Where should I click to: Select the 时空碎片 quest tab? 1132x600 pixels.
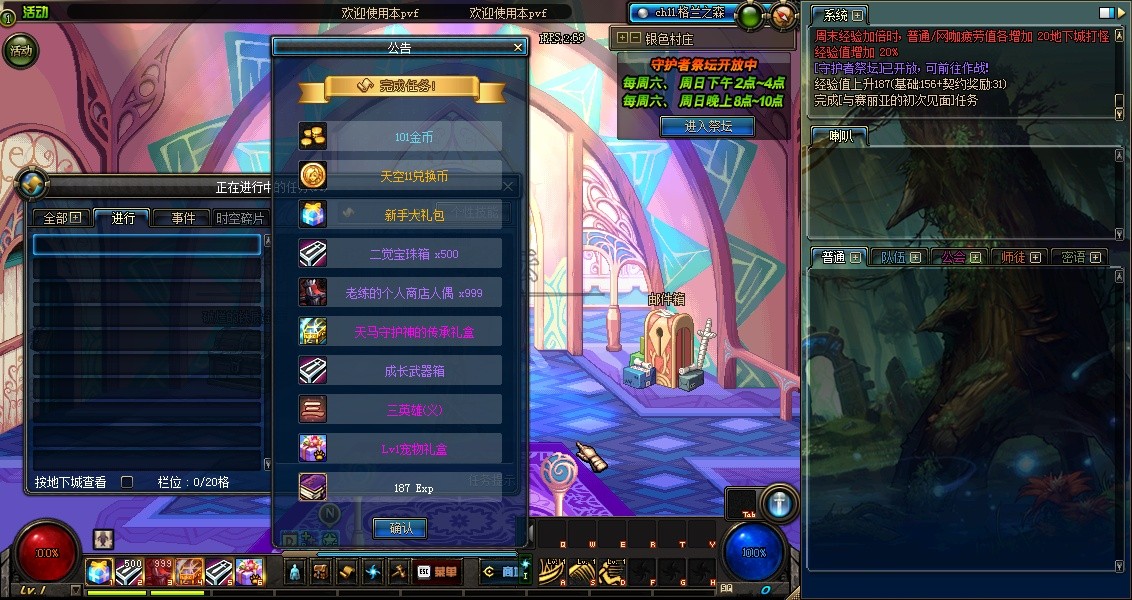tap(241, 218)
